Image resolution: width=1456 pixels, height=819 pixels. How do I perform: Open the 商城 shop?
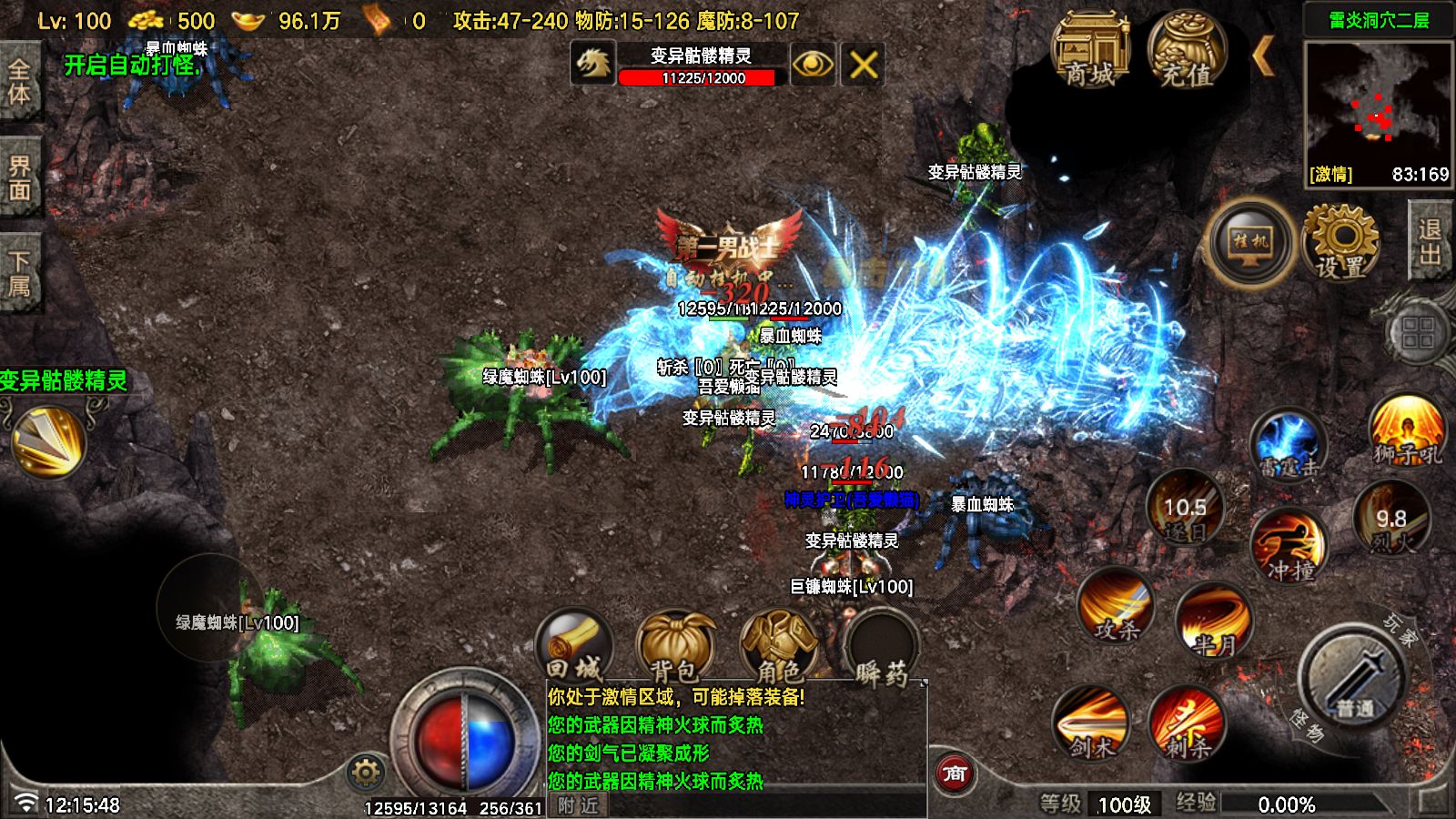coord(1090,52)
